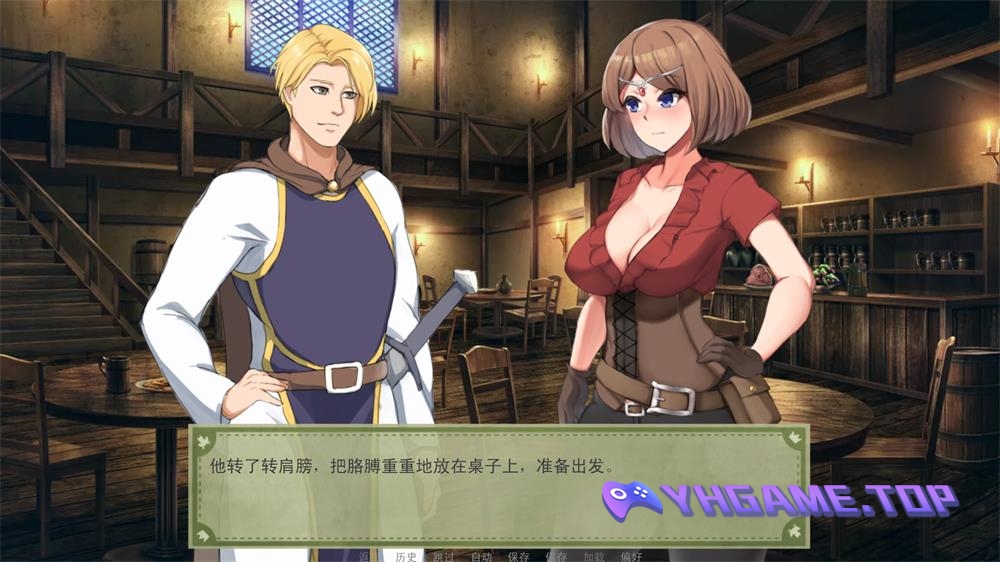1000x562 pixels.
Task: Open the 历史 (history) log
Action: (x=406, y=556)
